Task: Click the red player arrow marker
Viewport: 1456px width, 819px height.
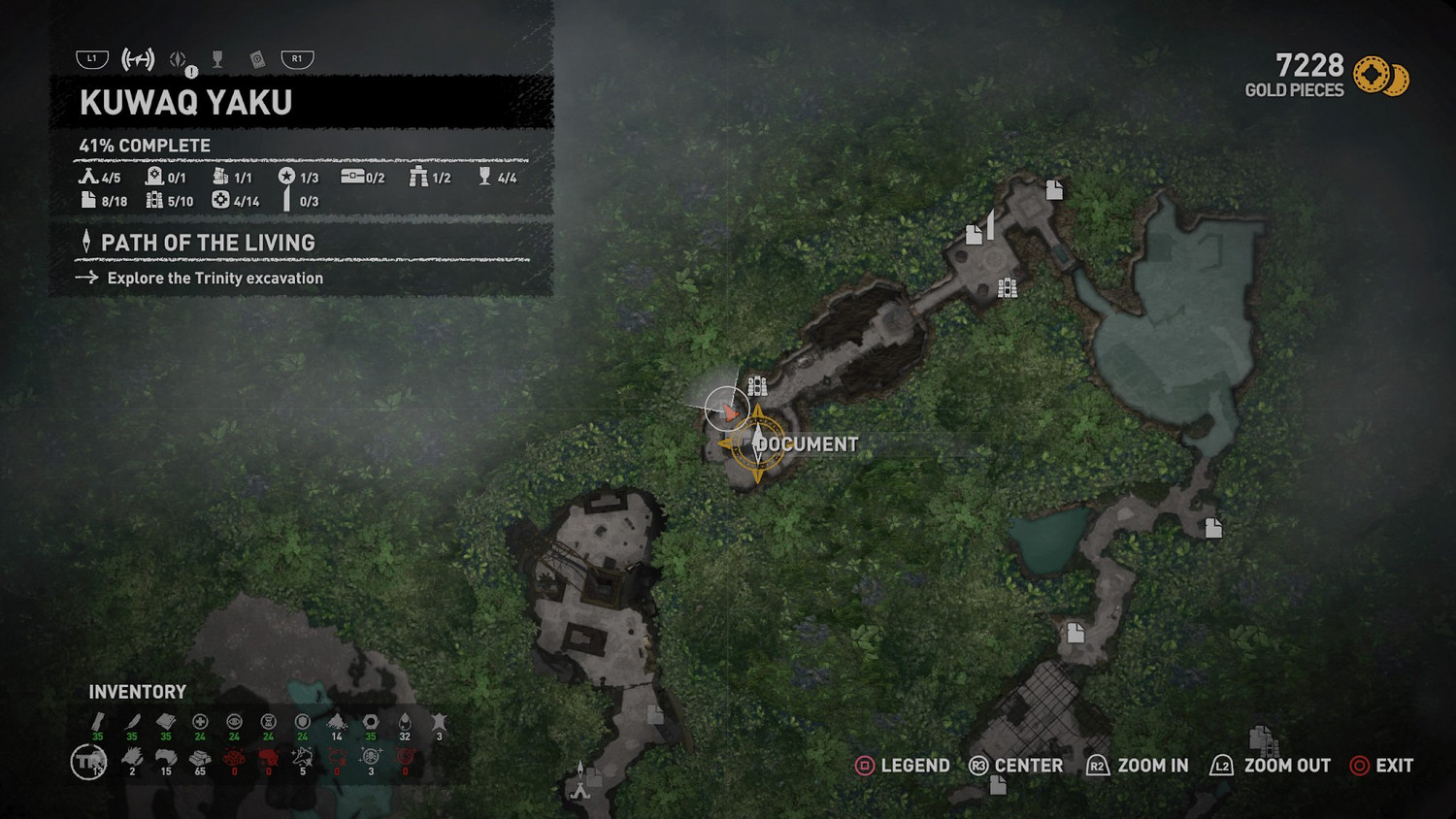Action: [728, 412]
